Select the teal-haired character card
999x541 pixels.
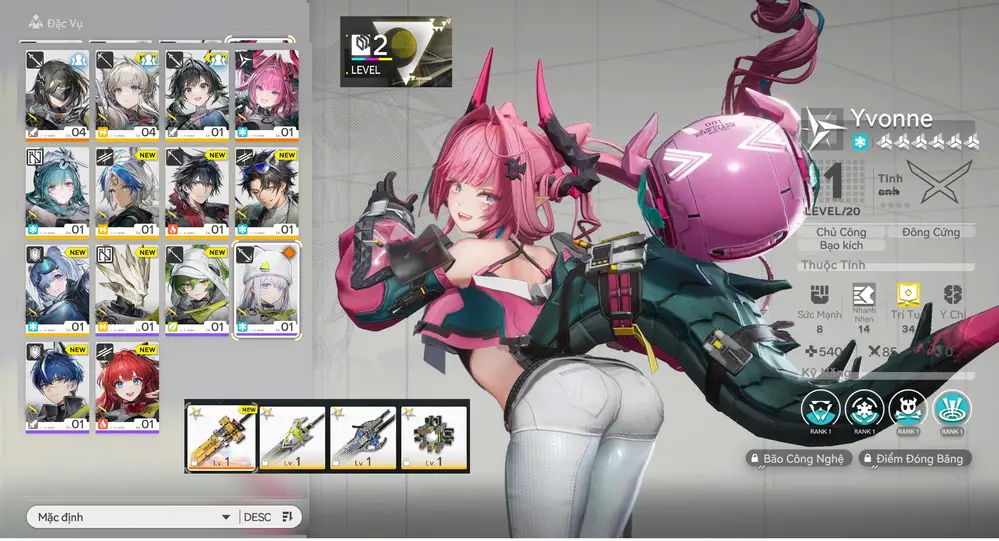click(57, 191)
